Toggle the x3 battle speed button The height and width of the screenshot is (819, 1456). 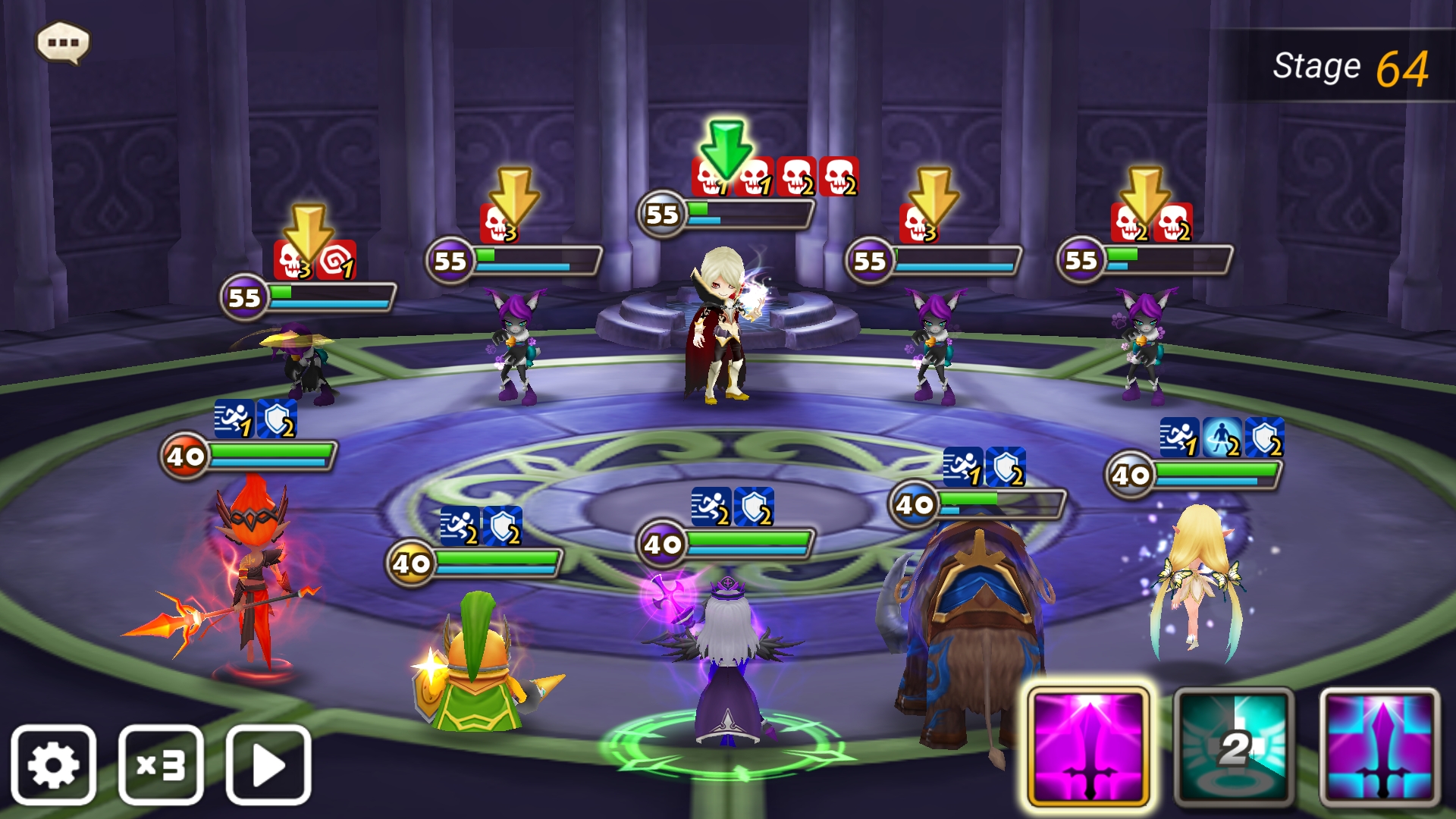tap(161, 764)
